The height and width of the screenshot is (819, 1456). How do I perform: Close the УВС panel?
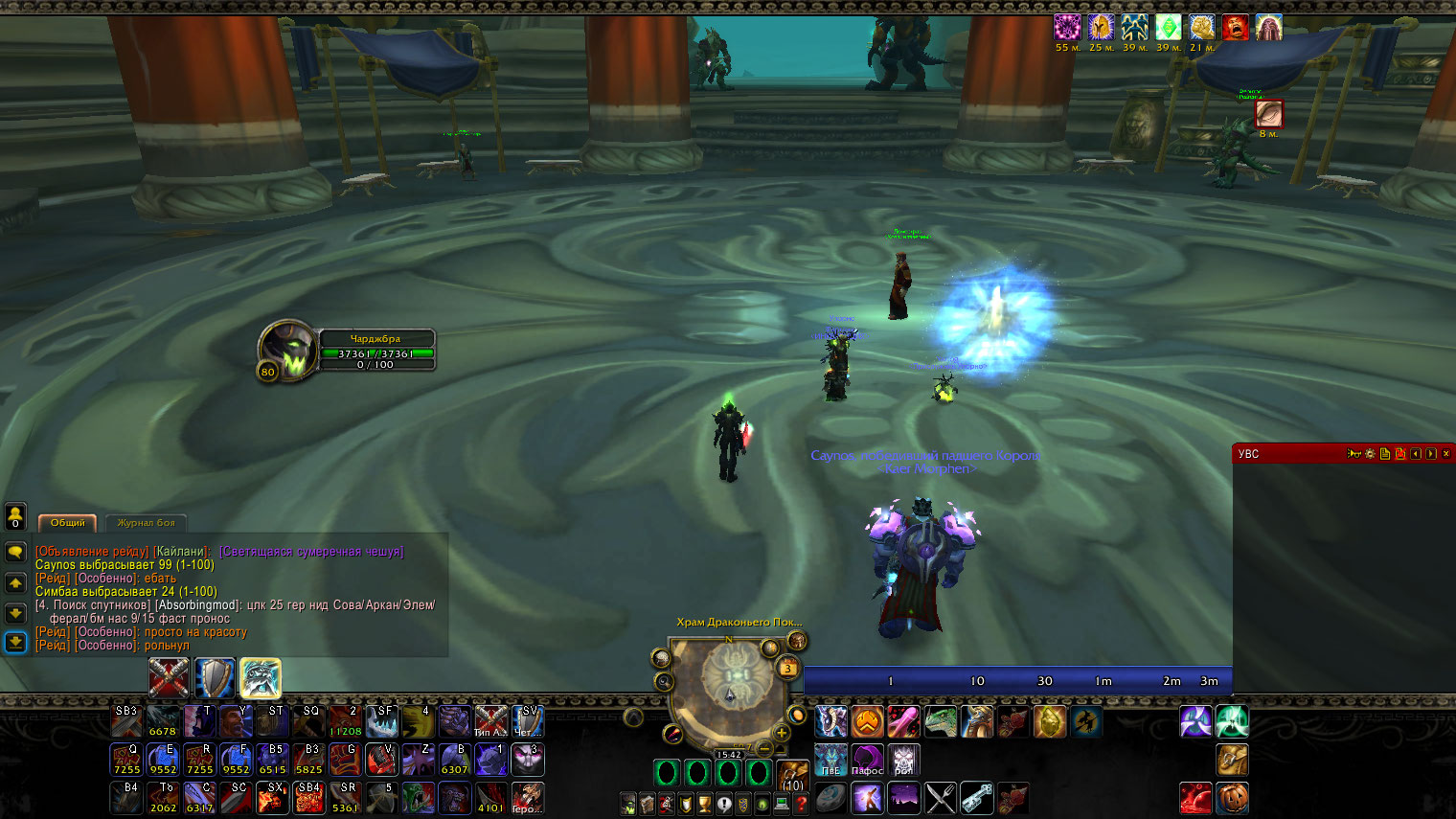pos(1445,454)
